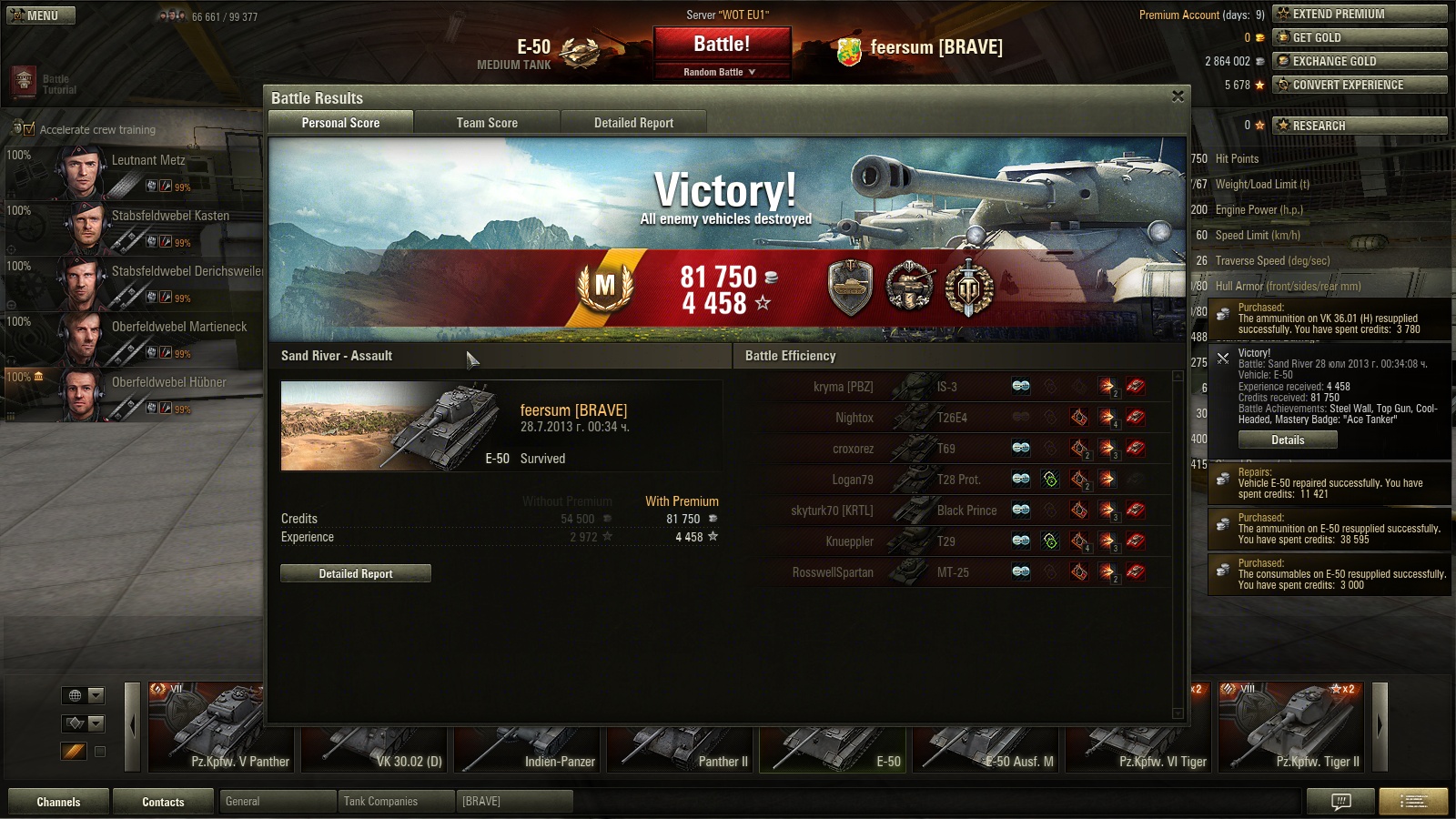Show Details of the Victory notification
1456x819 pixels.
1288,440
